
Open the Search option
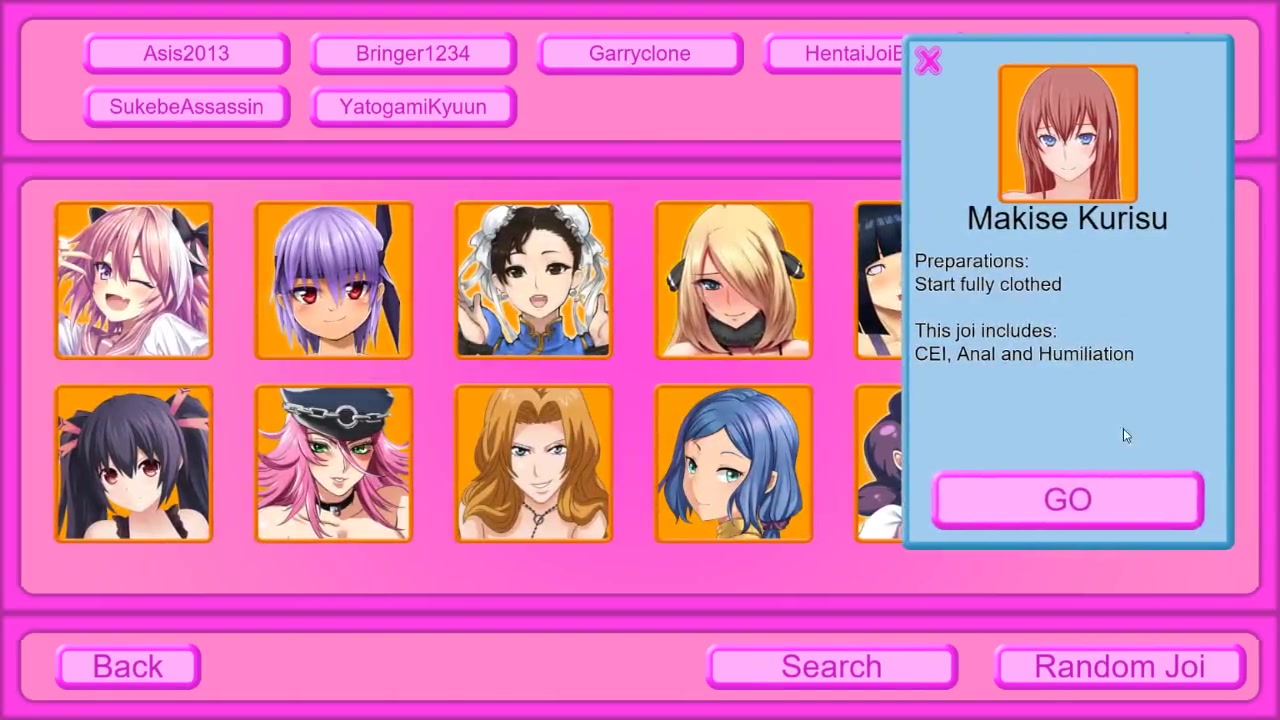click(x=831, y=667)
